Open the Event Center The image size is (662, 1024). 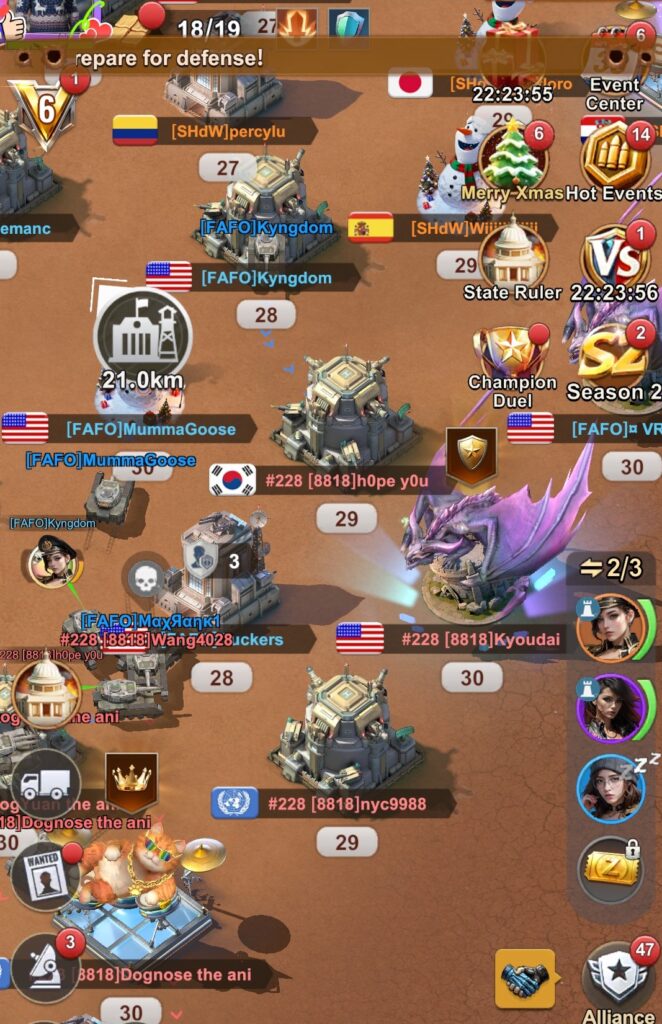click(616, 68)
